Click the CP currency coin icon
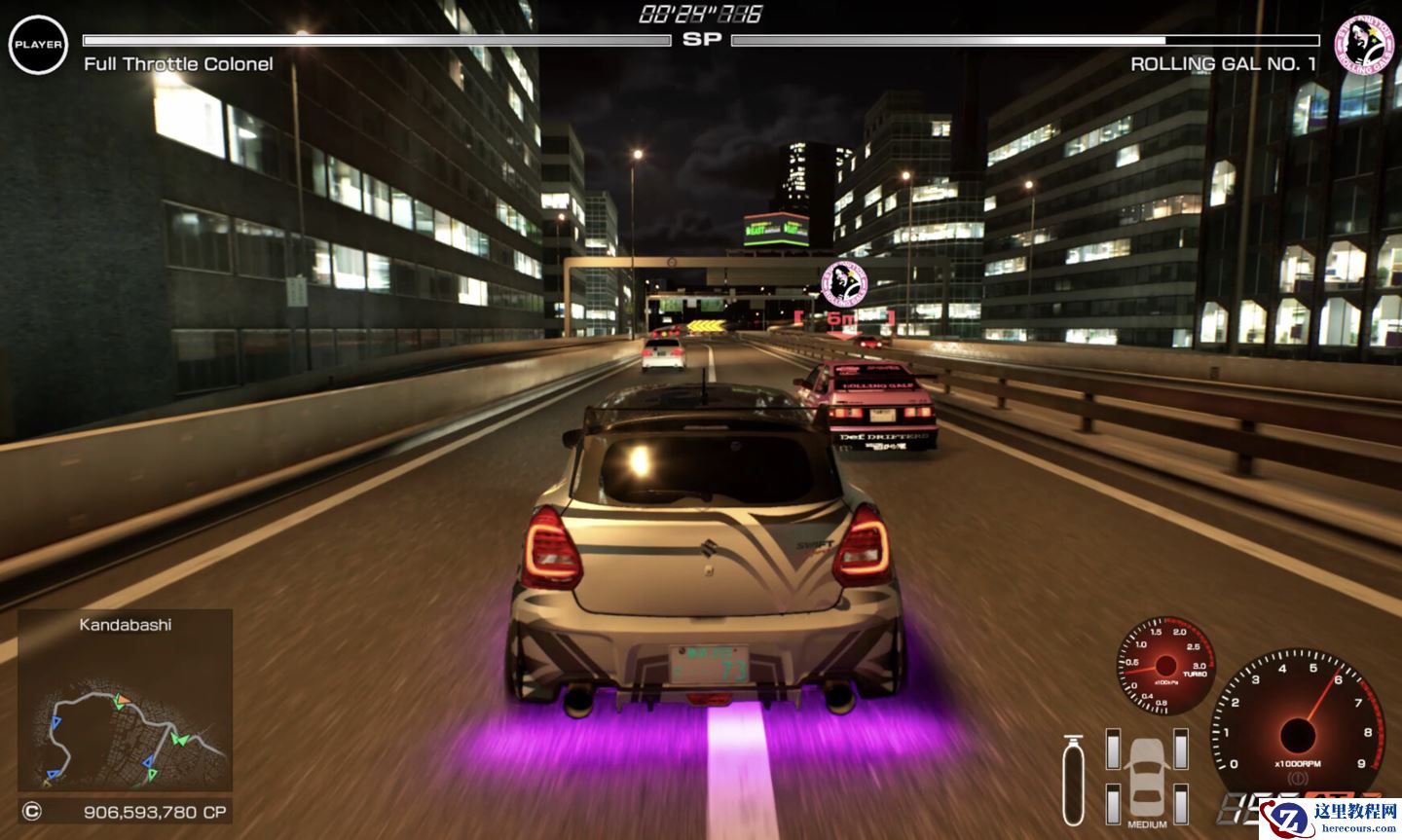The image size is (1402, 840). tap(32, 811)
